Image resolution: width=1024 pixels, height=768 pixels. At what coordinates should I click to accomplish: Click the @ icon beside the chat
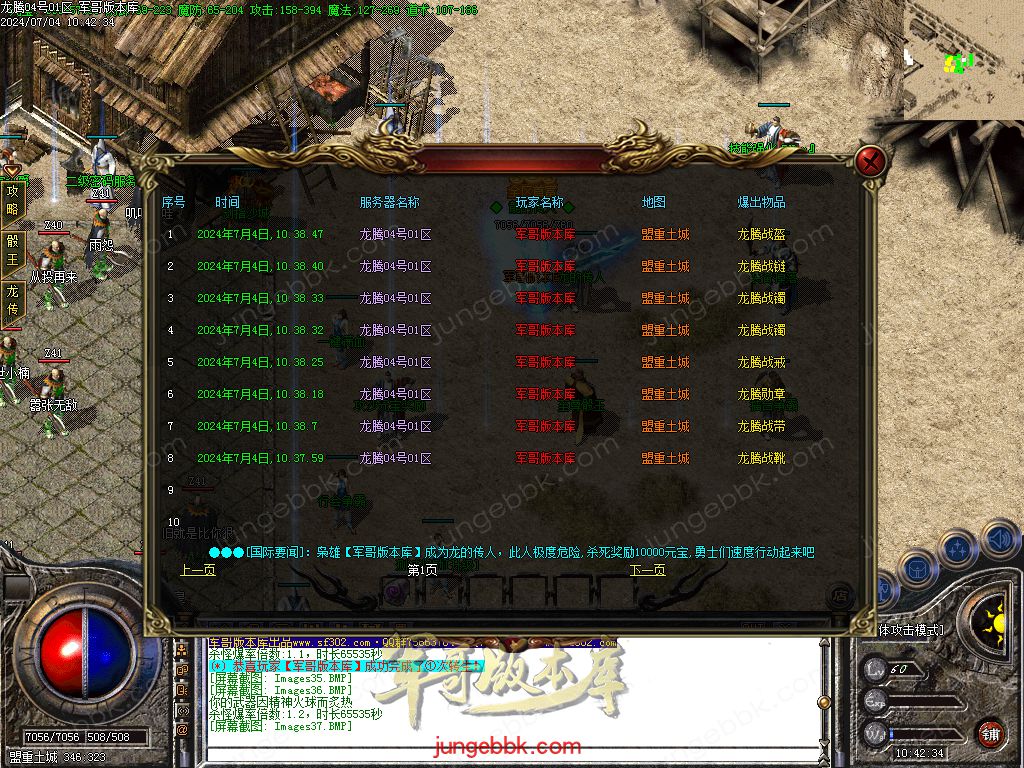coord(182,730)
